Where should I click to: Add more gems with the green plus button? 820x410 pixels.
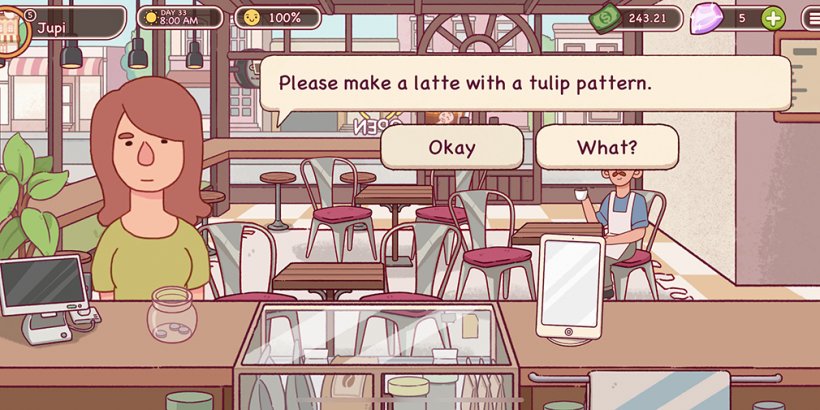[x=773, y=18]
